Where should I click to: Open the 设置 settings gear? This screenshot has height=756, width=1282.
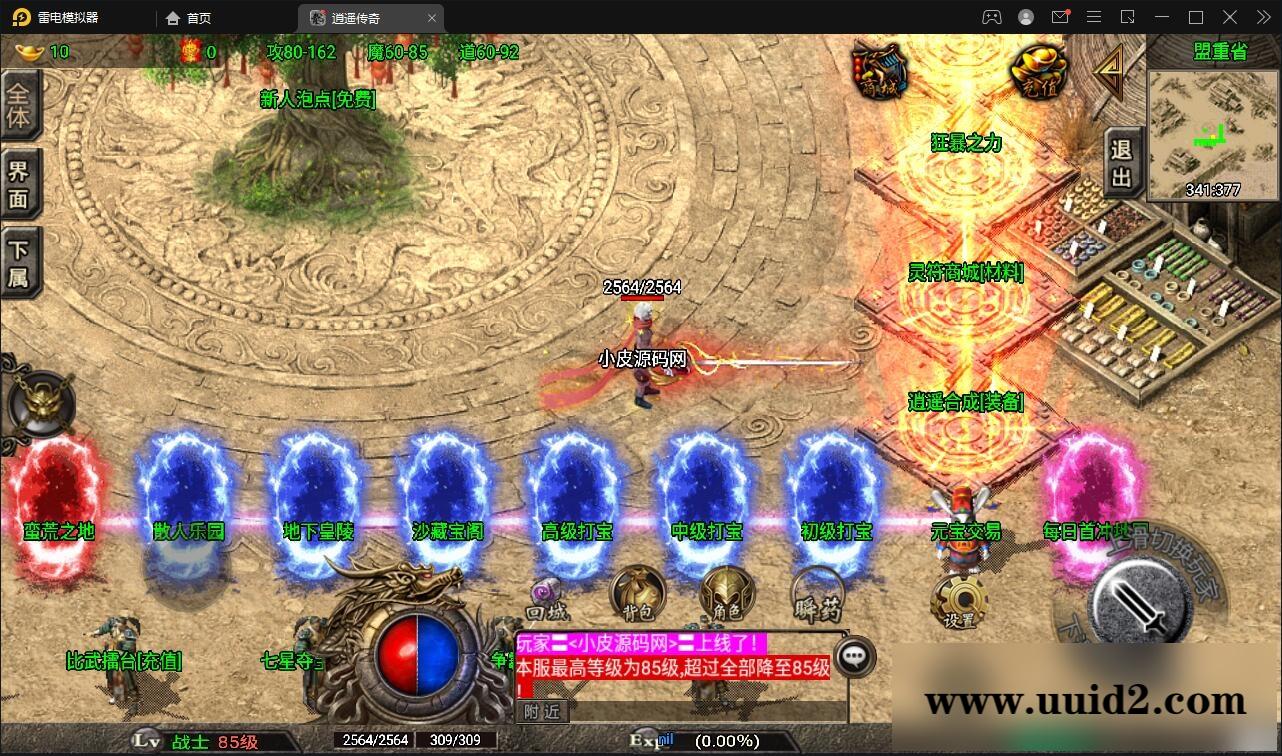point(958,602)
